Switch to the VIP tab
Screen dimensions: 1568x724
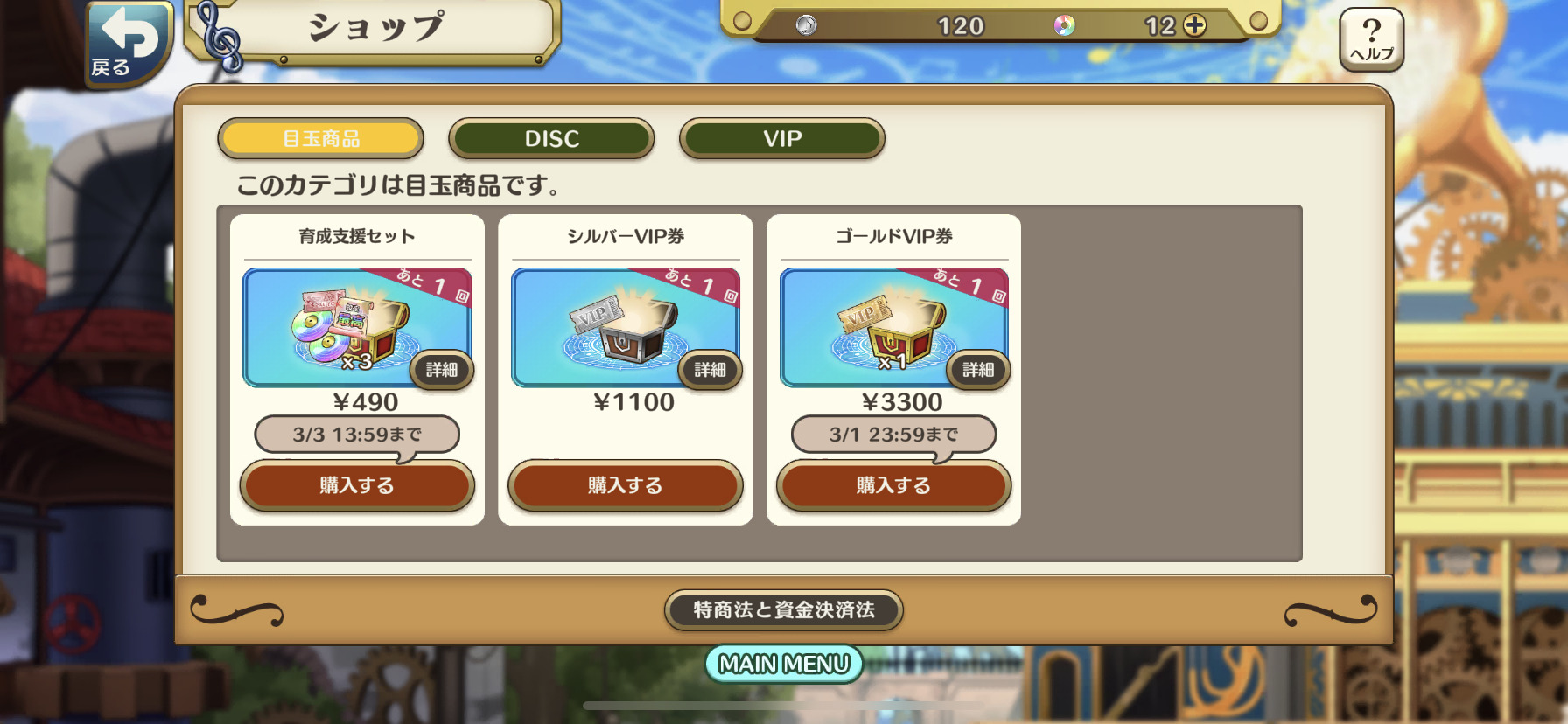[781, 139]
